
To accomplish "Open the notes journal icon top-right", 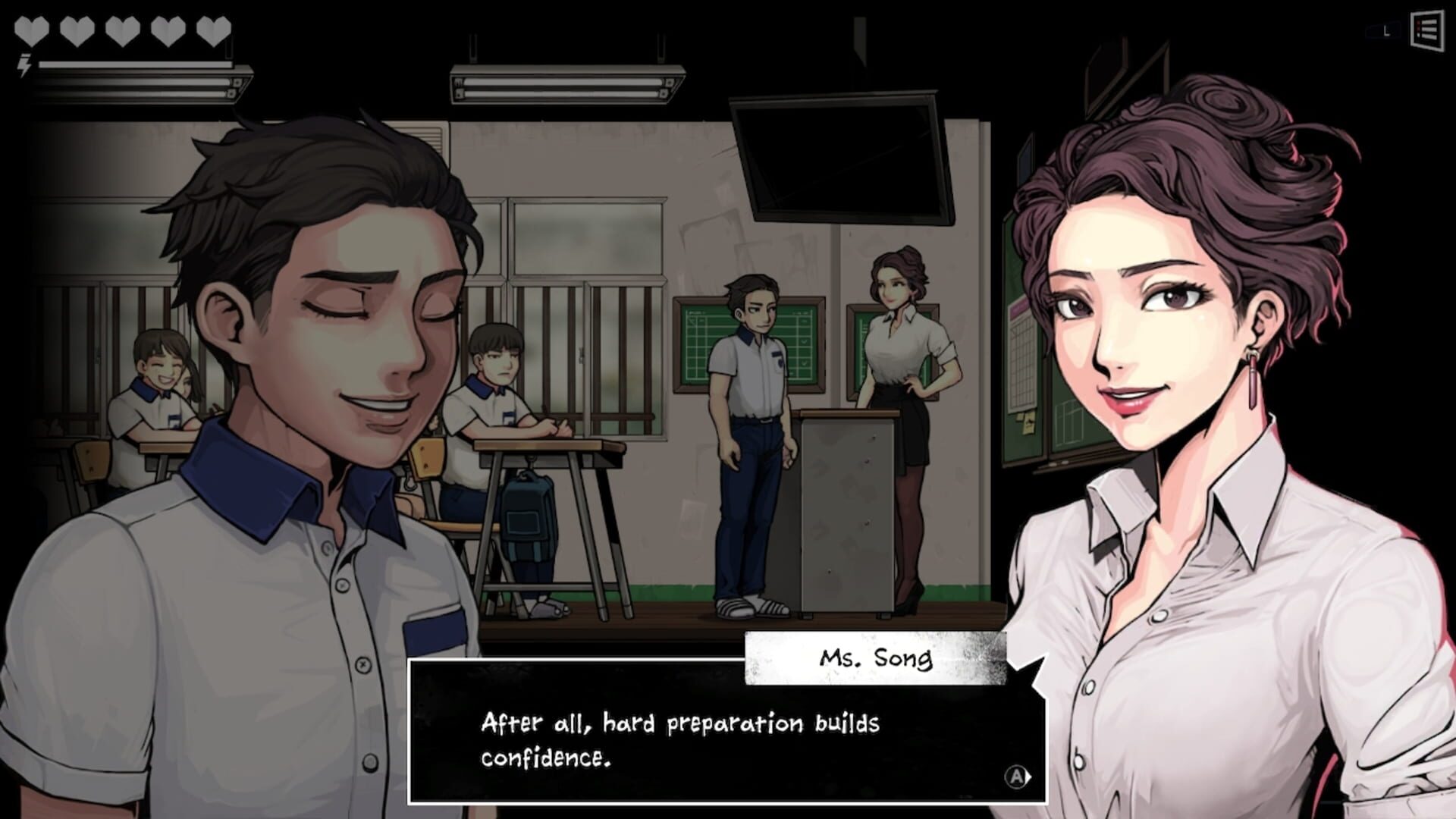I will [1426, 30].
